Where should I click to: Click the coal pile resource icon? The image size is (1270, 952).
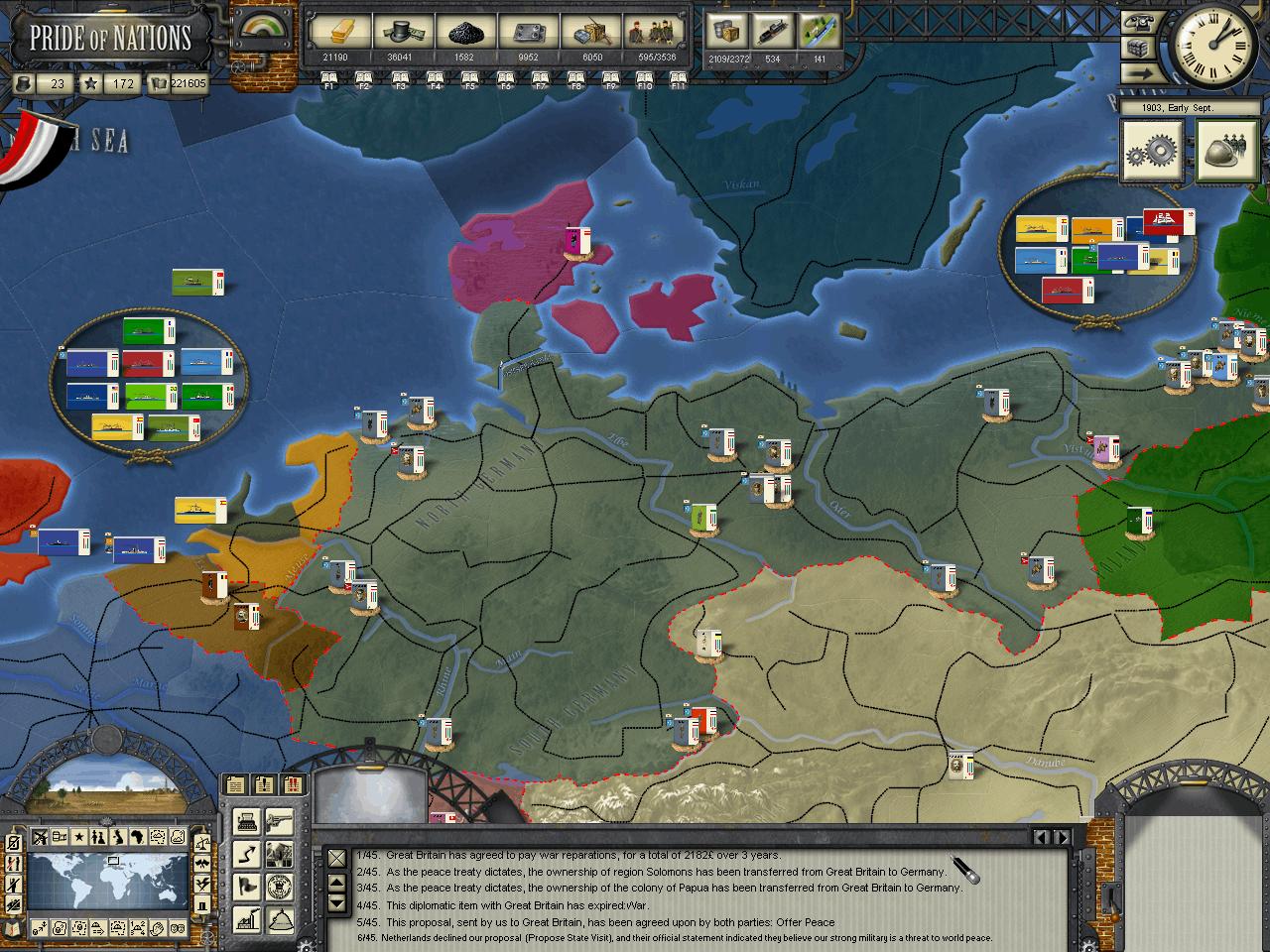(x=463, y=34)
